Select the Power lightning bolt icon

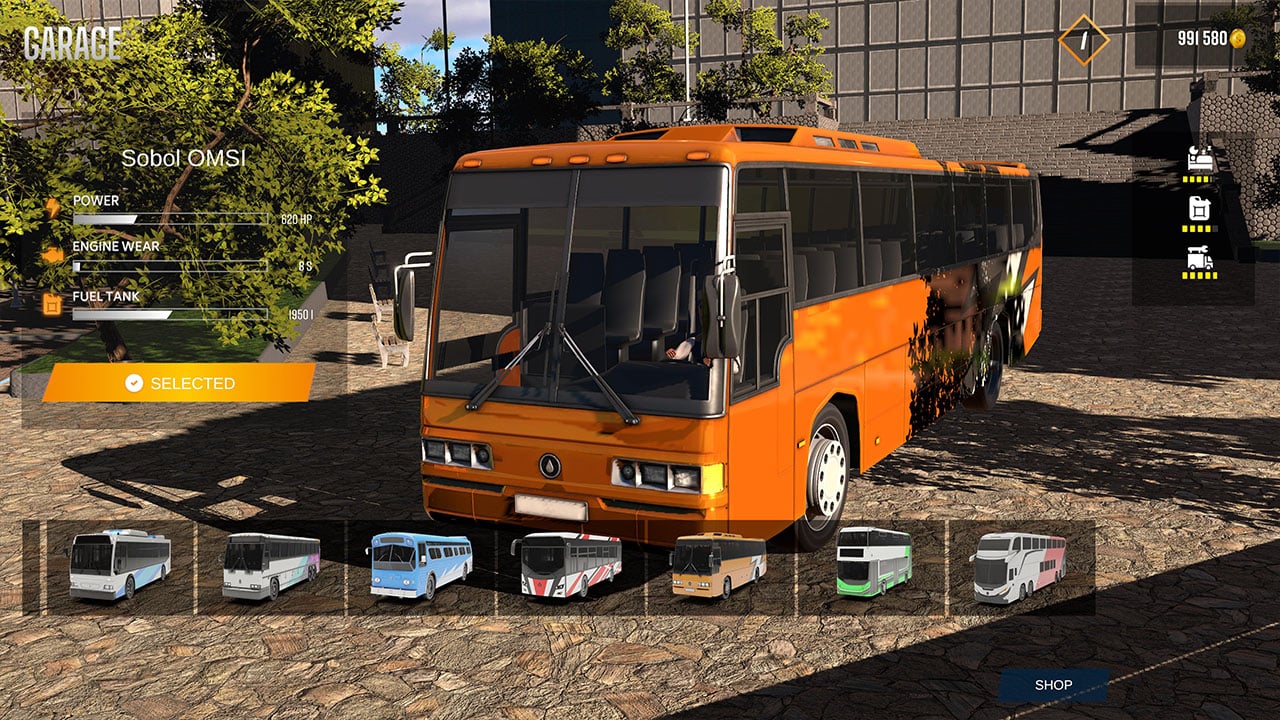pos(53,208)
